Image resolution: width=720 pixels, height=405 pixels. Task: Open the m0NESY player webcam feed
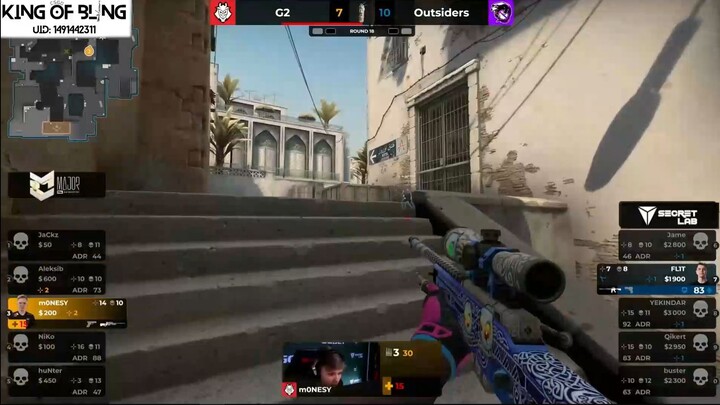click(x=329, y=364)
